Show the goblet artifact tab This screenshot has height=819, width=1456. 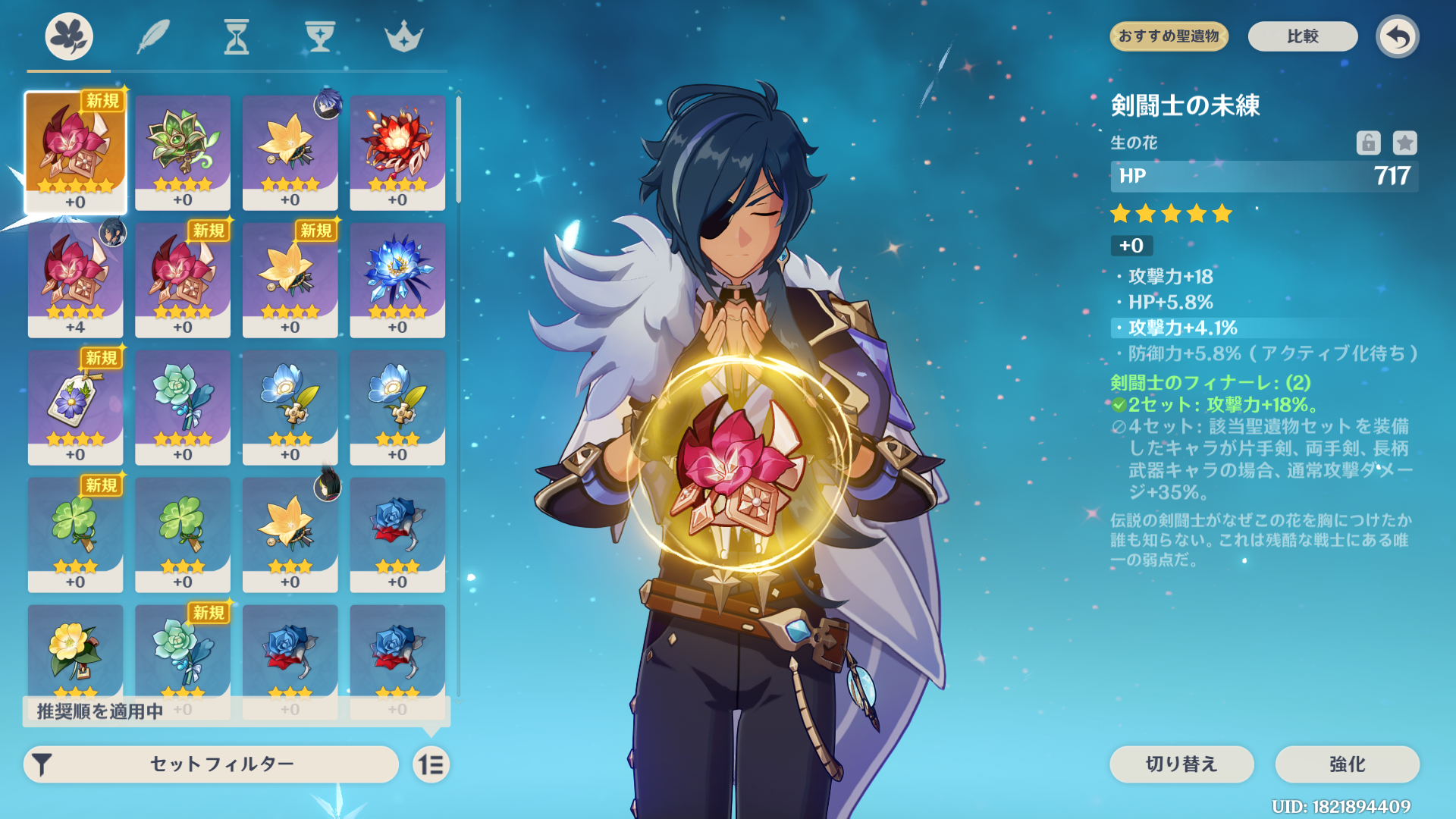pyautogui.click(x=320, y=36)
